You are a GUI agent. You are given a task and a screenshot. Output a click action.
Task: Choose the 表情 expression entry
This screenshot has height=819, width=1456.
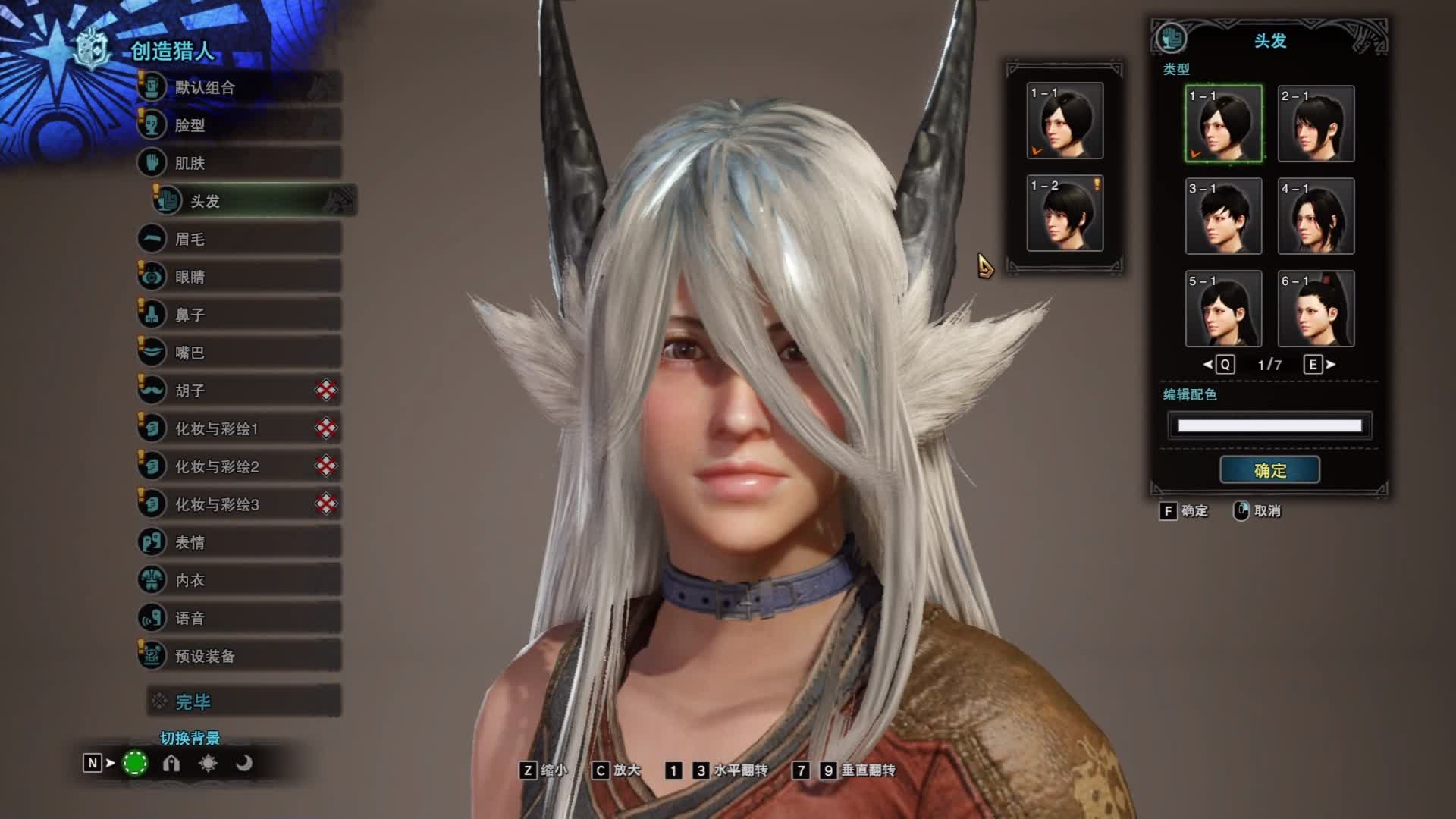239,542
